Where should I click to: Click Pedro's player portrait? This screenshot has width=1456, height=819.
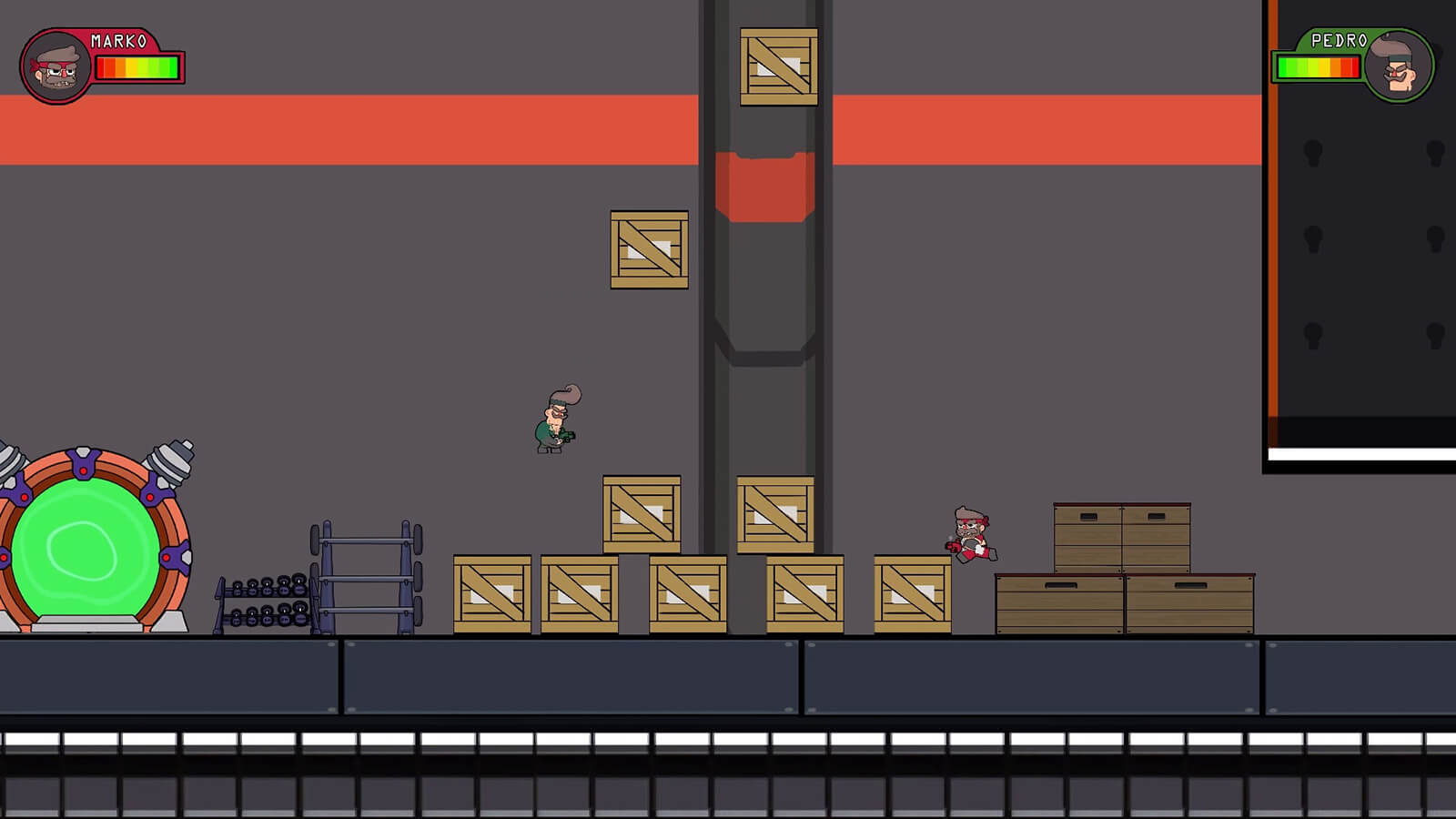[1397, 66]
